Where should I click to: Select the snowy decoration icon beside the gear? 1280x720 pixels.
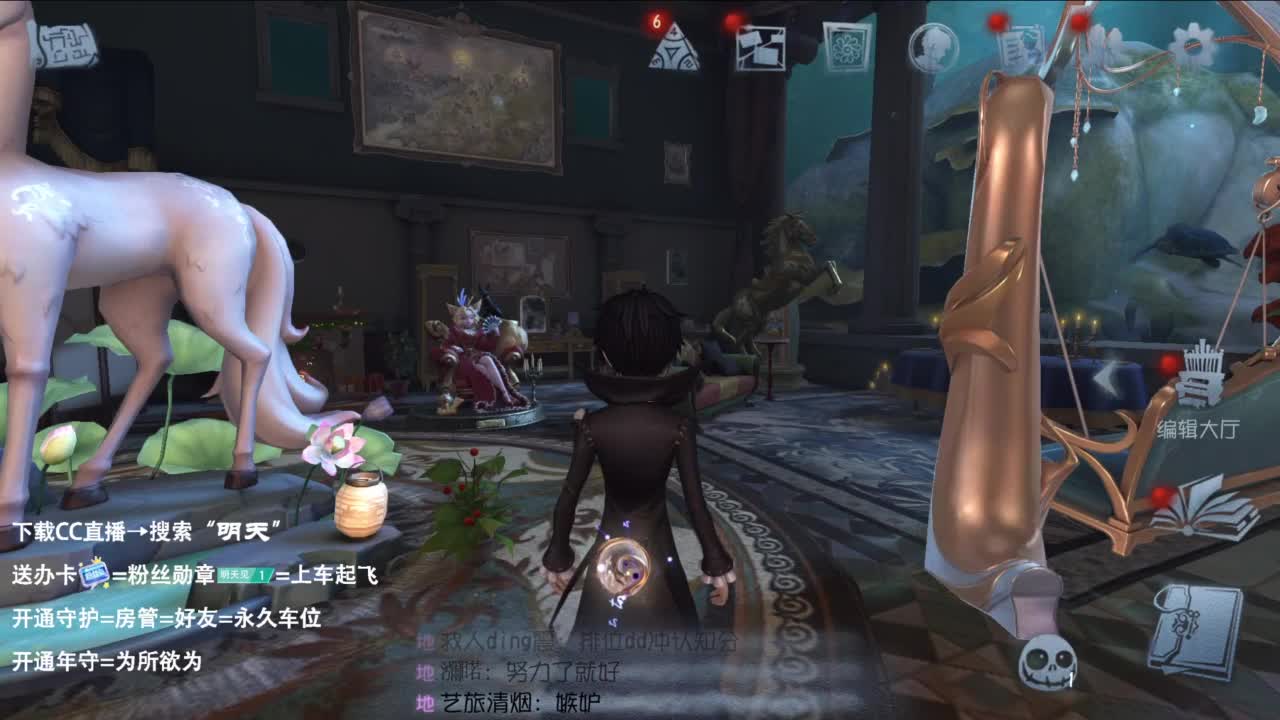[x=1104, y=44]
